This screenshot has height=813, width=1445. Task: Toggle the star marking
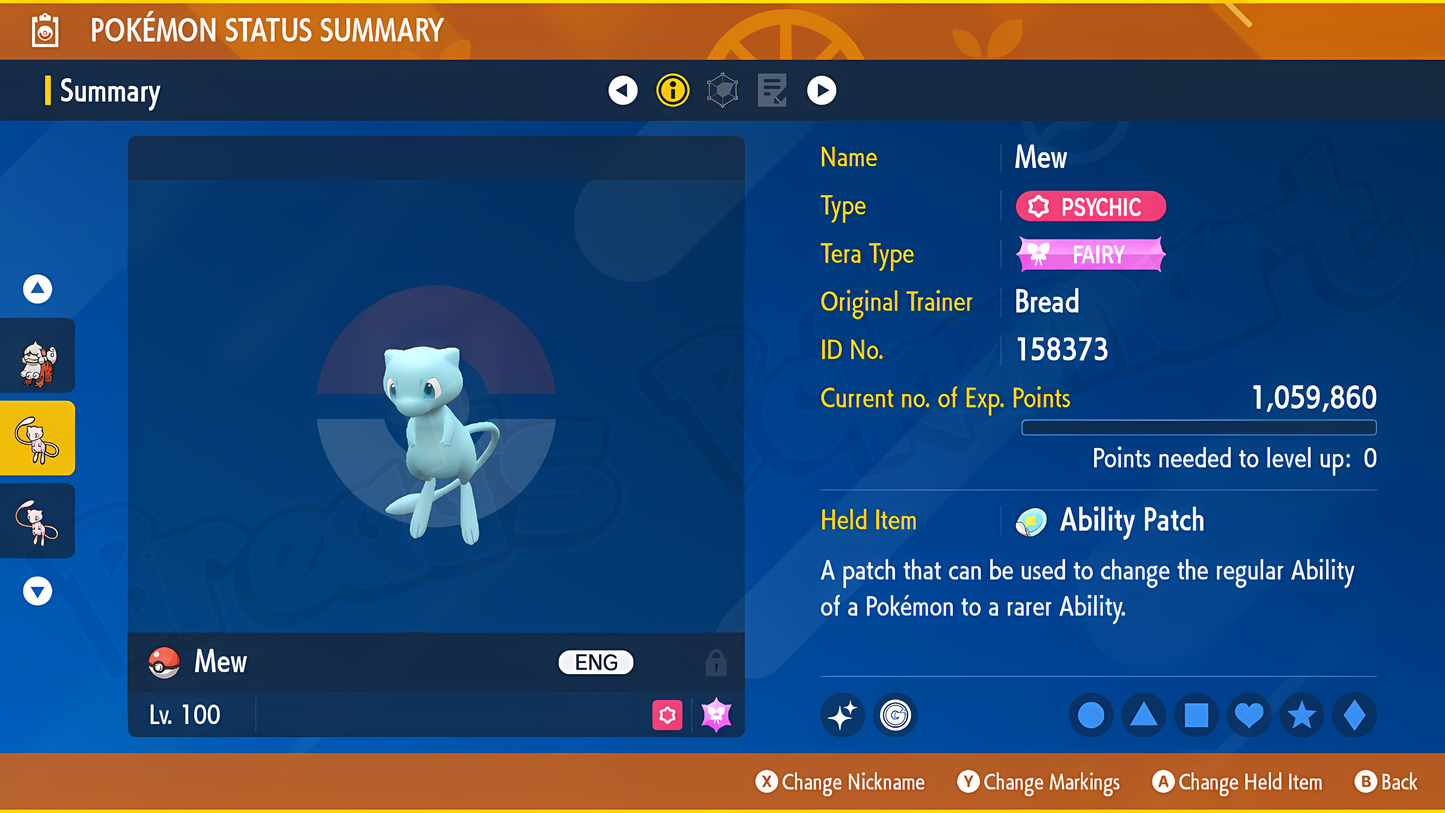tap(1301, 715)
